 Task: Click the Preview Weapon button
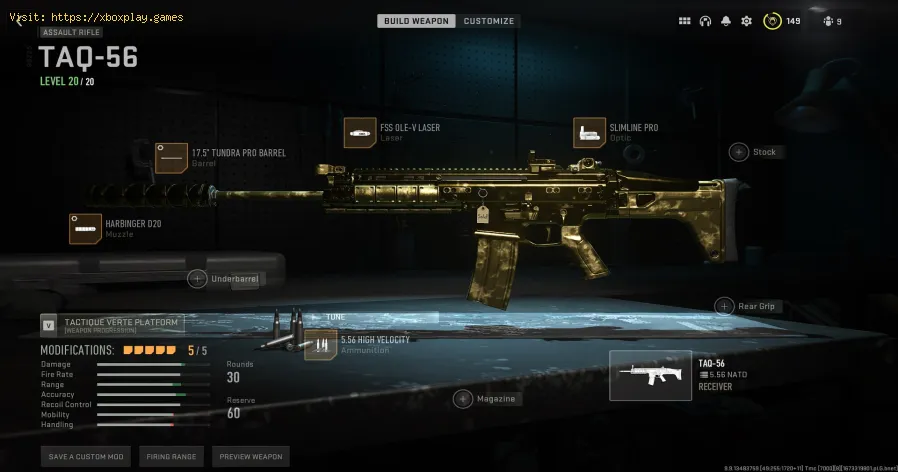tap(250, 456)
